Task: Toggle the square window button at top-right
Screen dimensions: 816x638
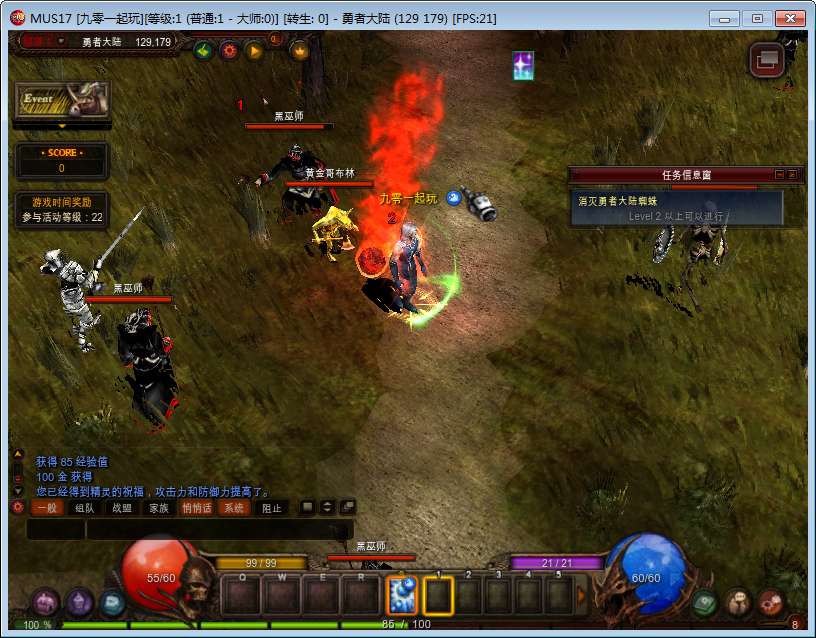Action: pos(767,60)
